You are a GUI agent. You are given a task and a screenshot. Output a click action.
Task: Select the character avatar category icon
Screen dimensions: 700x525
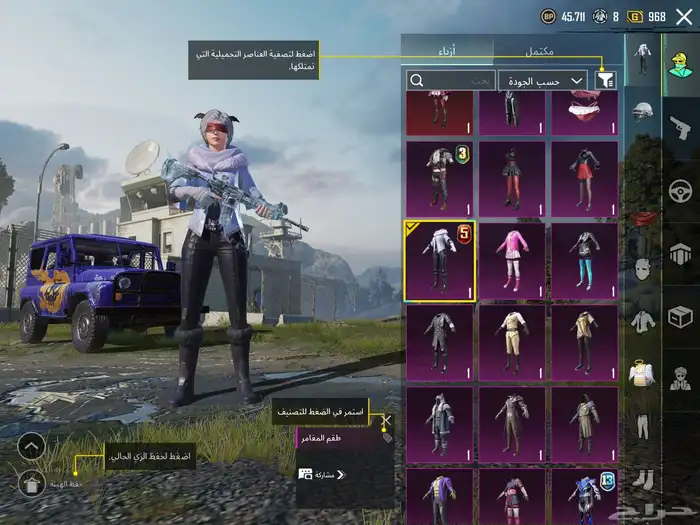tap(680, 67)
